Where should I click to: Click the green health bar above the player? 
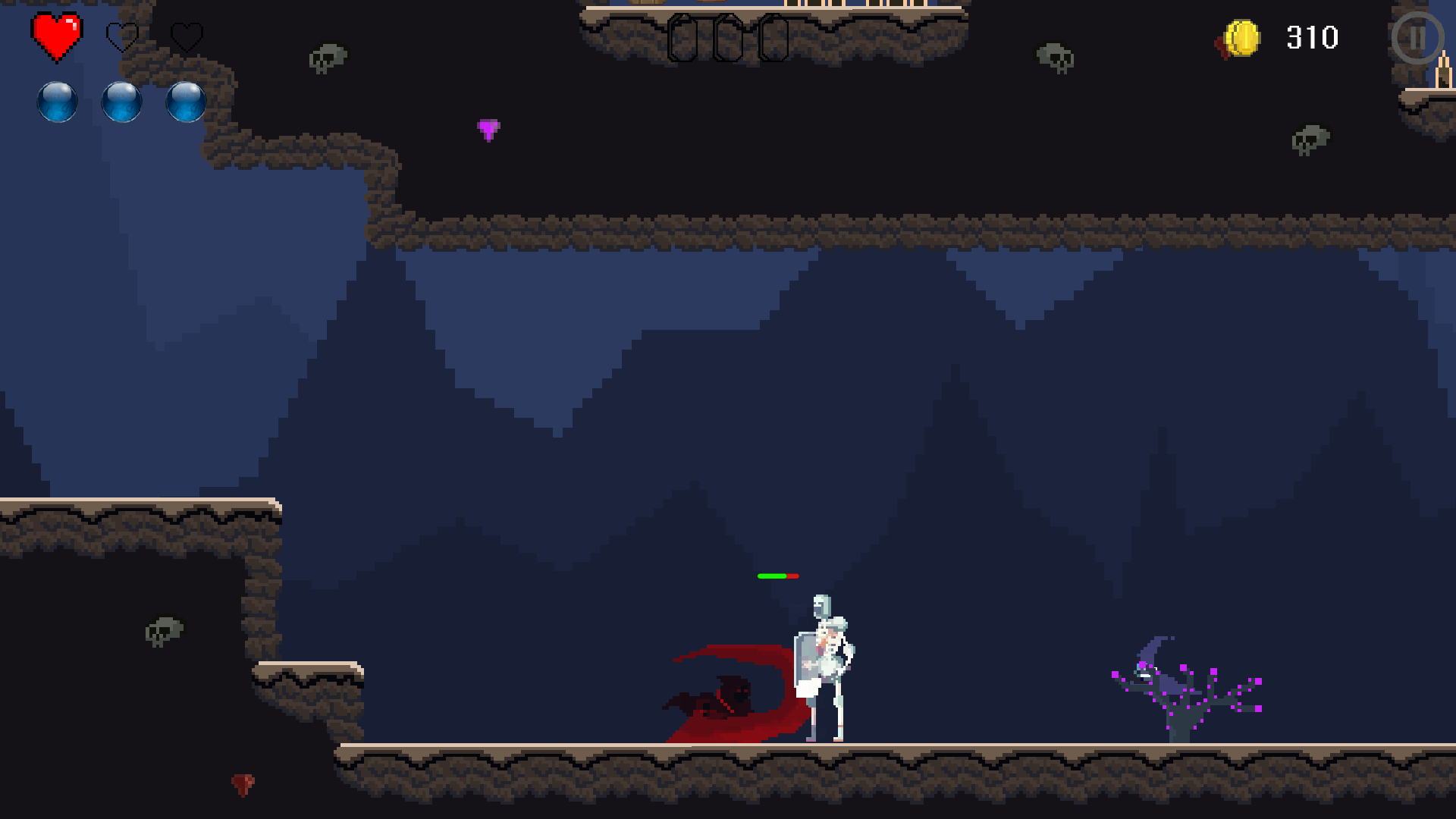tap(773, 577)
